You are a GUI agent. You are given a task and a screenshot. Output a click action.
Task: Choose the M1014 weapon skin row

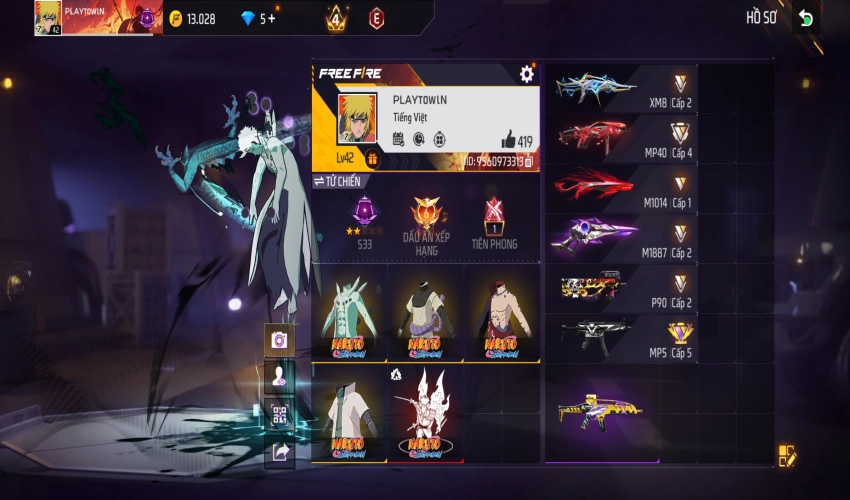coord(620,189)
